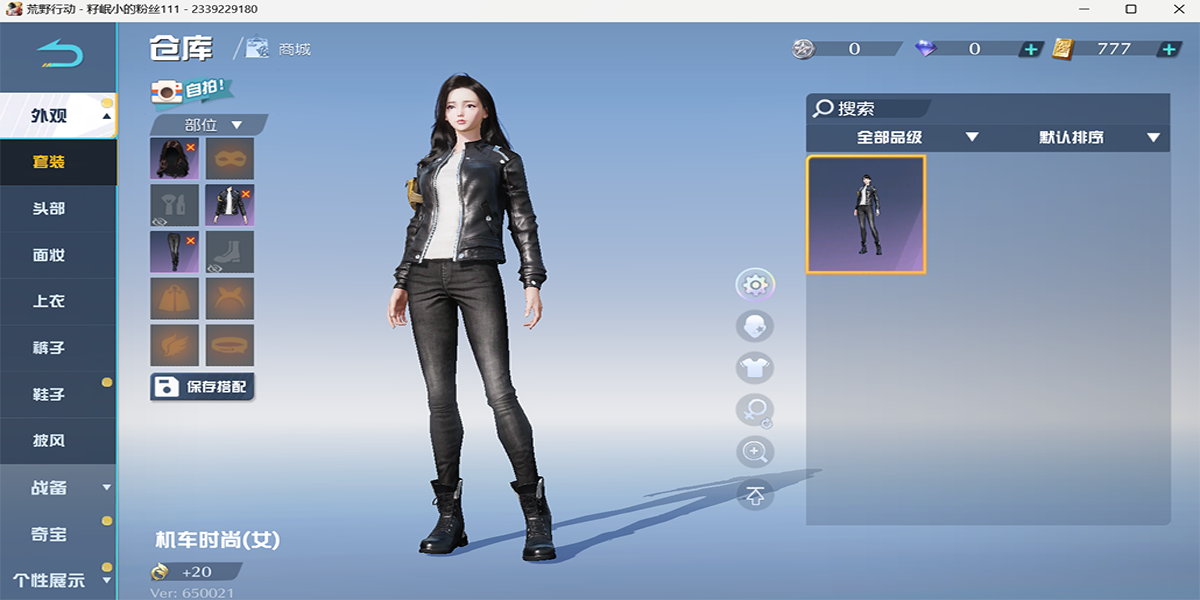Switch to the 头部 category
This screenshot has width=1200, height=600.
48,208
